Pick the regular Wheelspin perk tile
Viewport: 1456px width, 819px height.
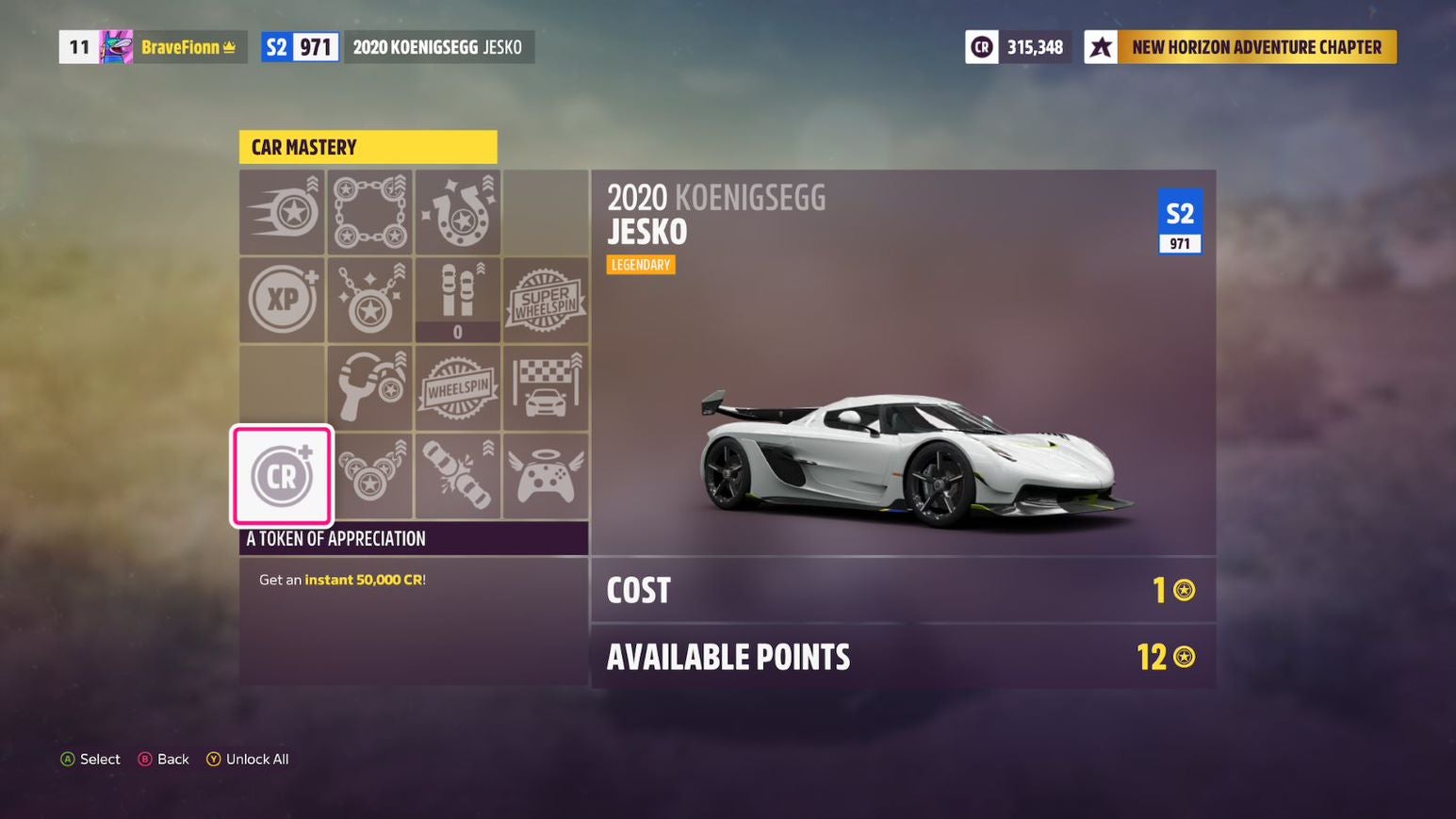458,387
